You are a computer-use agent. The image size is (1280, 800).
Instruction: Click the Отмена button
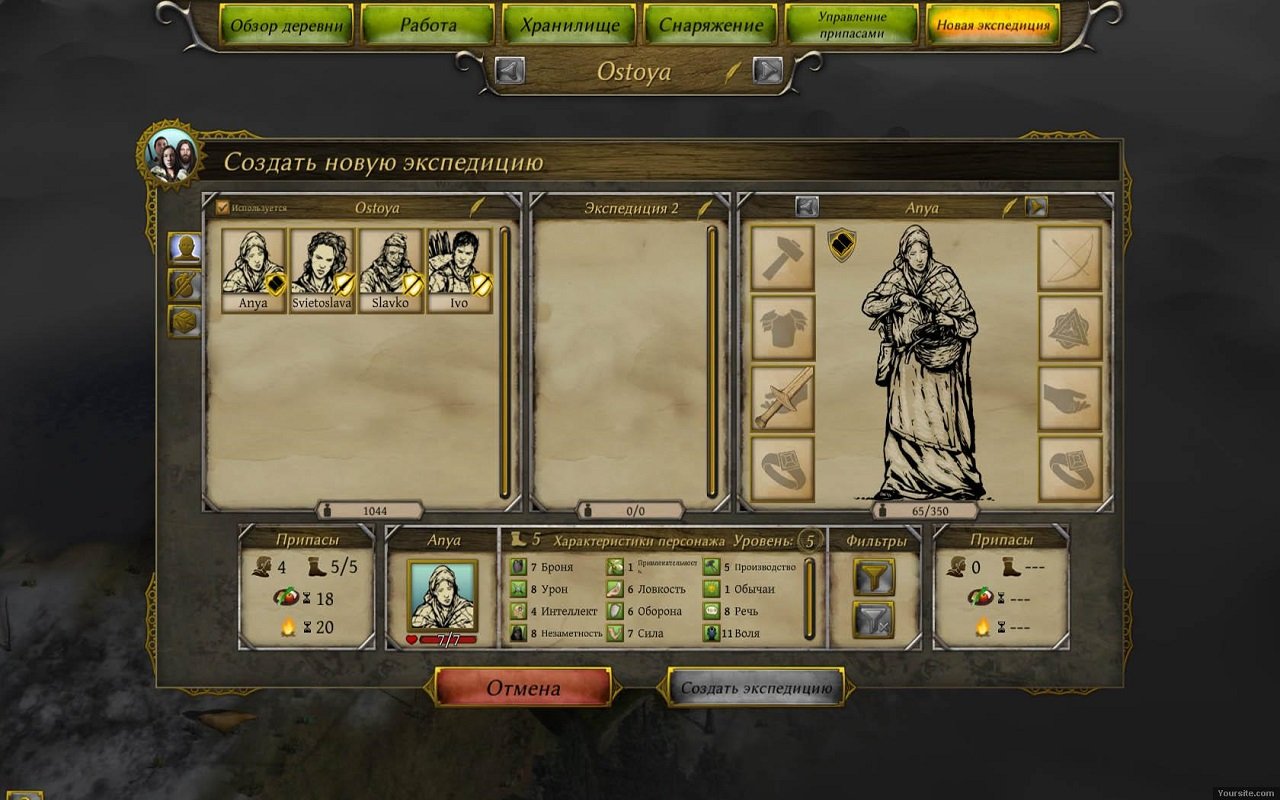pos(523,688)
